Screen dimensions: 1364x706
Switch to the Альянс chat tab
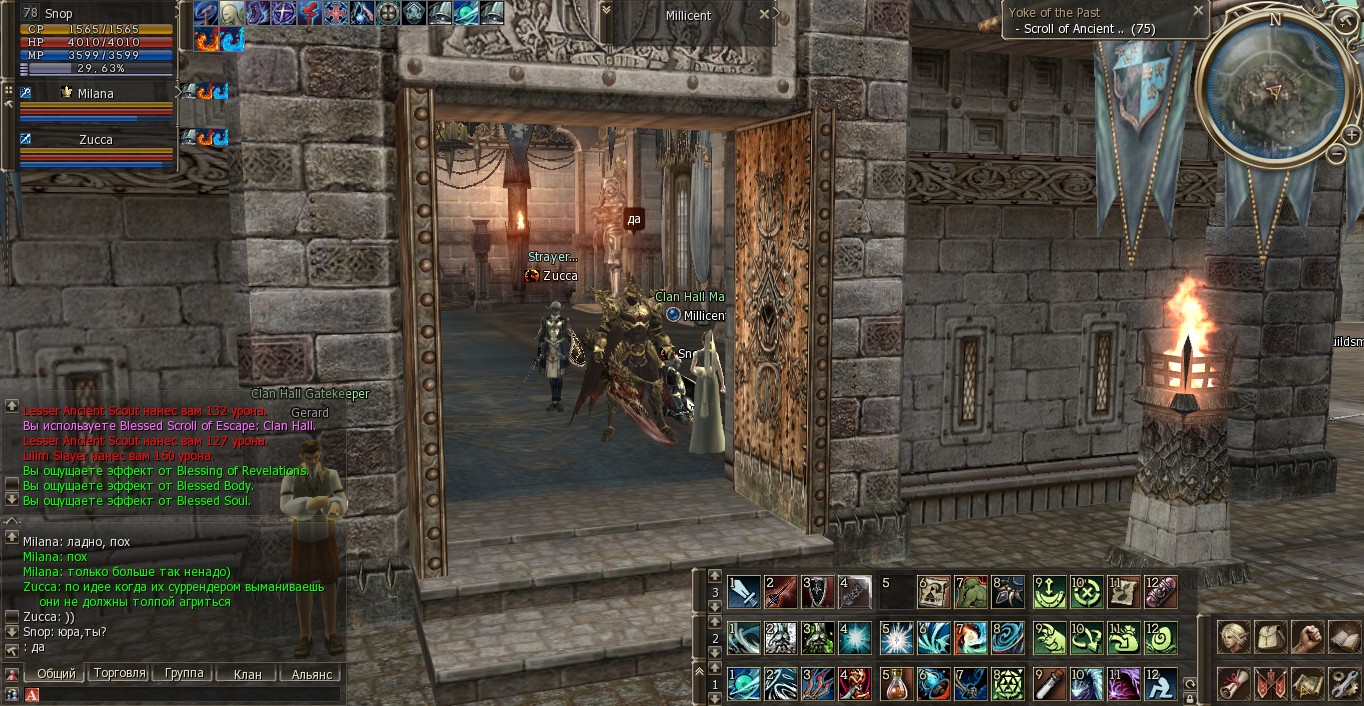(312, 674)
